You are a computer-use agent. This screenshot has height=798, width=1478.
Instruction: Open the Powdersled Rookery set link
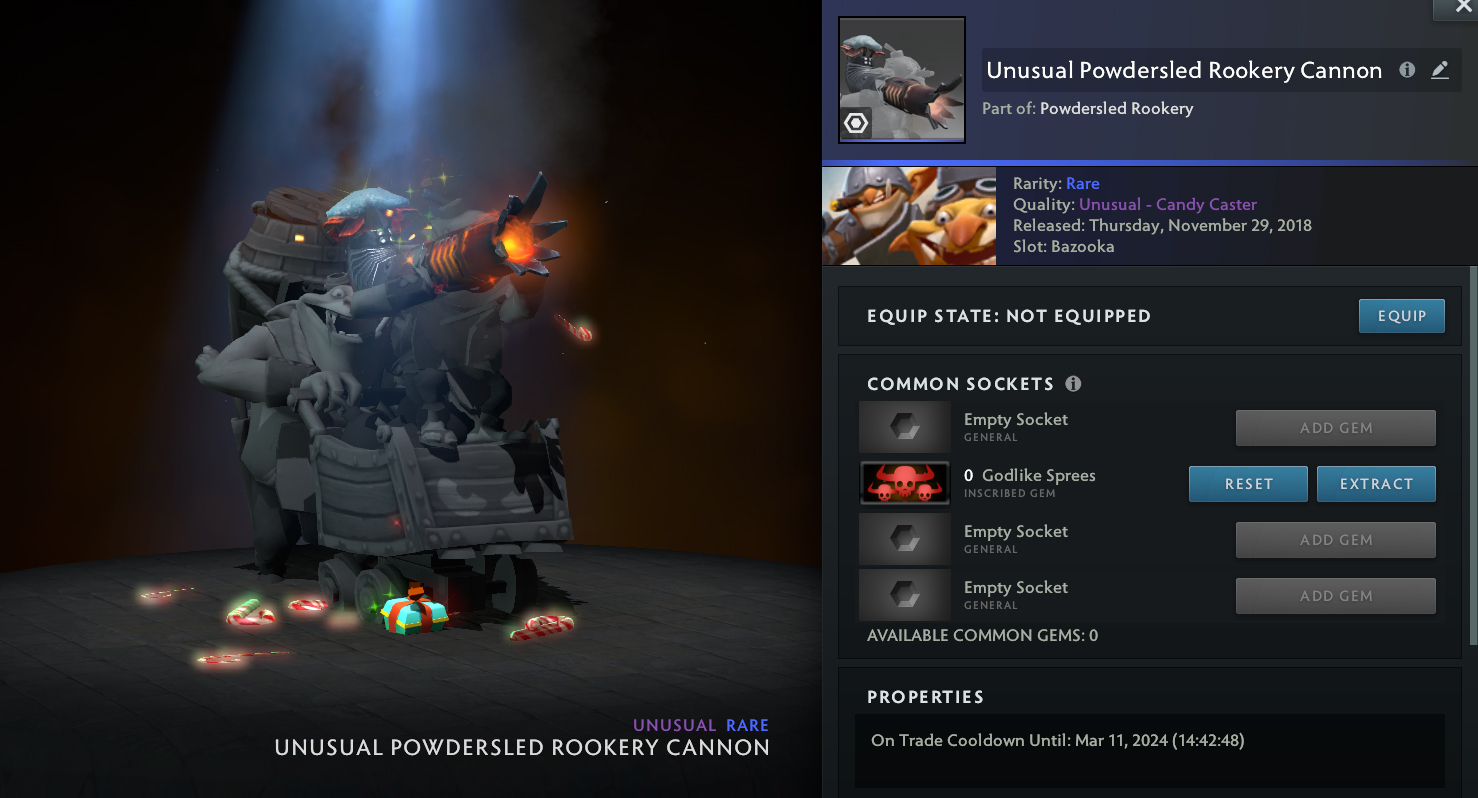tap(1116, 108)
